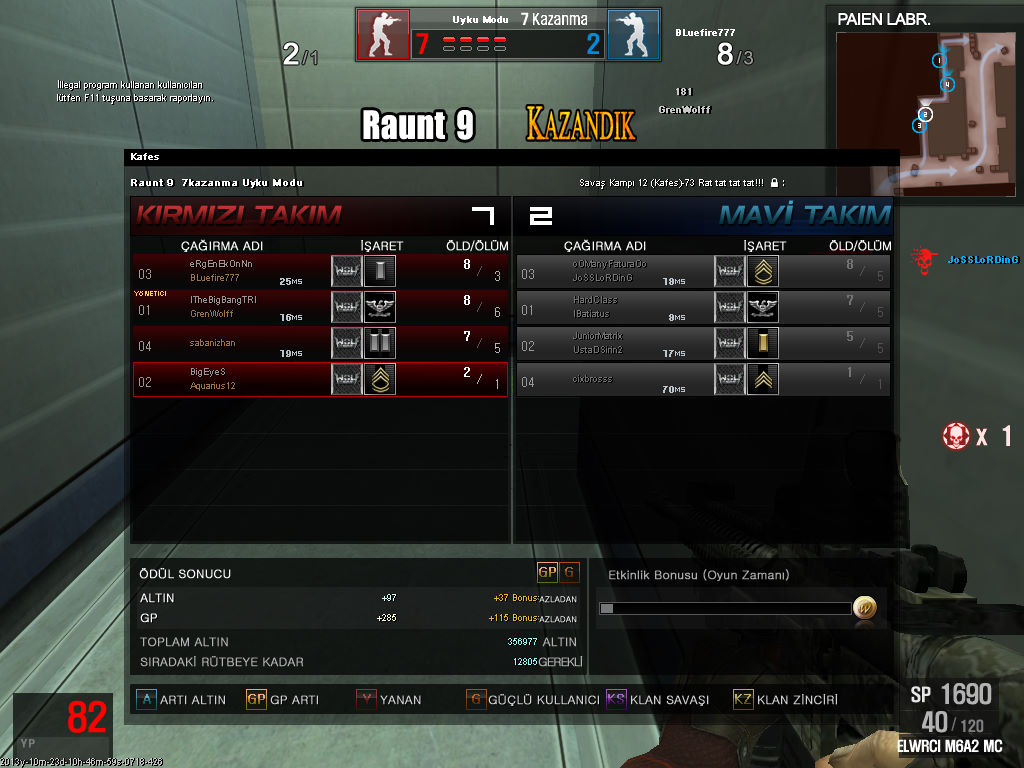Click the G icon beside the GP reward icon
The image size is (1024, 768).
pos(570,572)
